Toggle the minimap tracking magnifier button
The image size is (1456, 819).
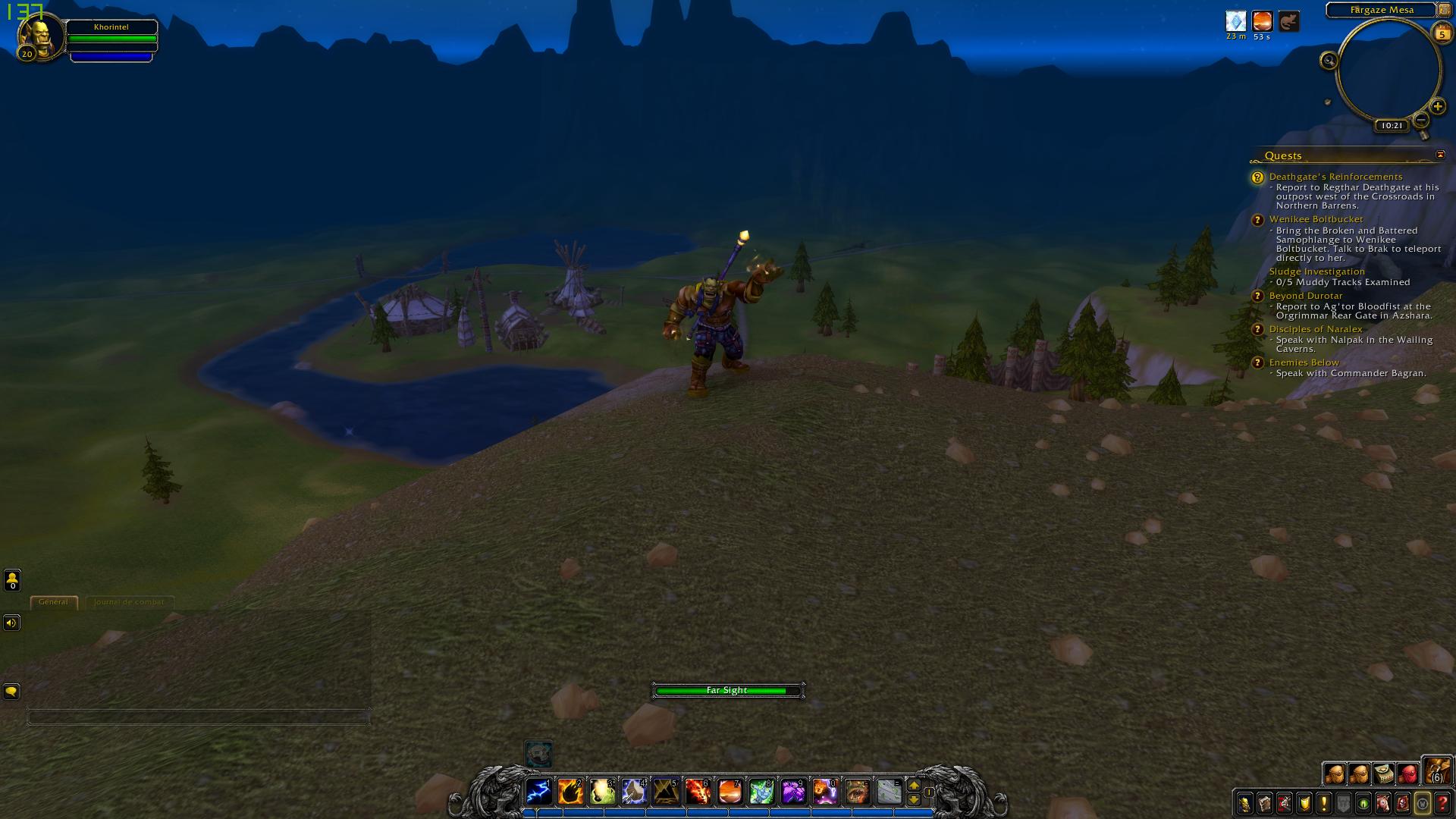point(1329,61)
